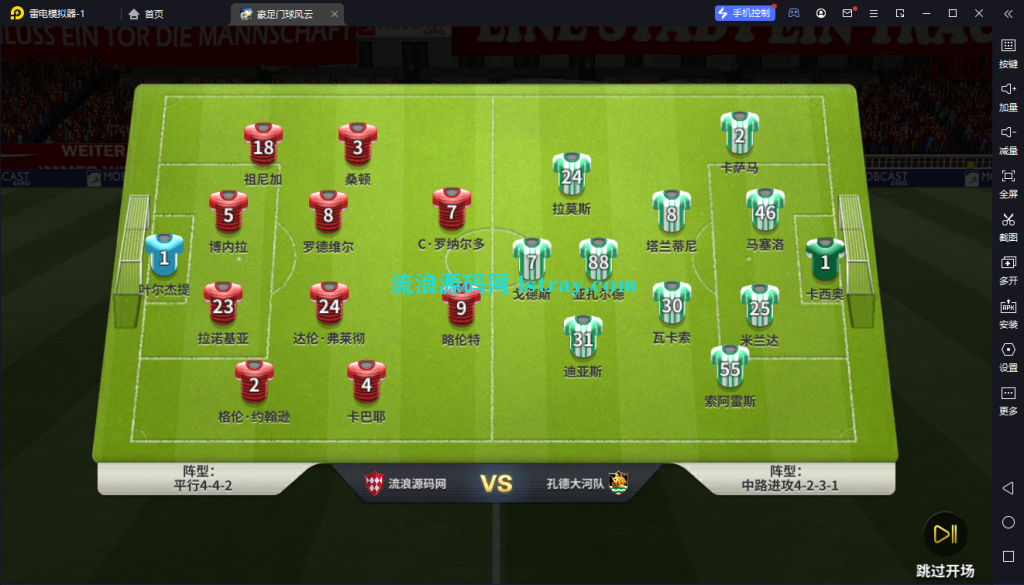This screenshot has height=585, width=1024.
Task: Open multi-instance (多开) manager
Action: tap(1008, 268)
